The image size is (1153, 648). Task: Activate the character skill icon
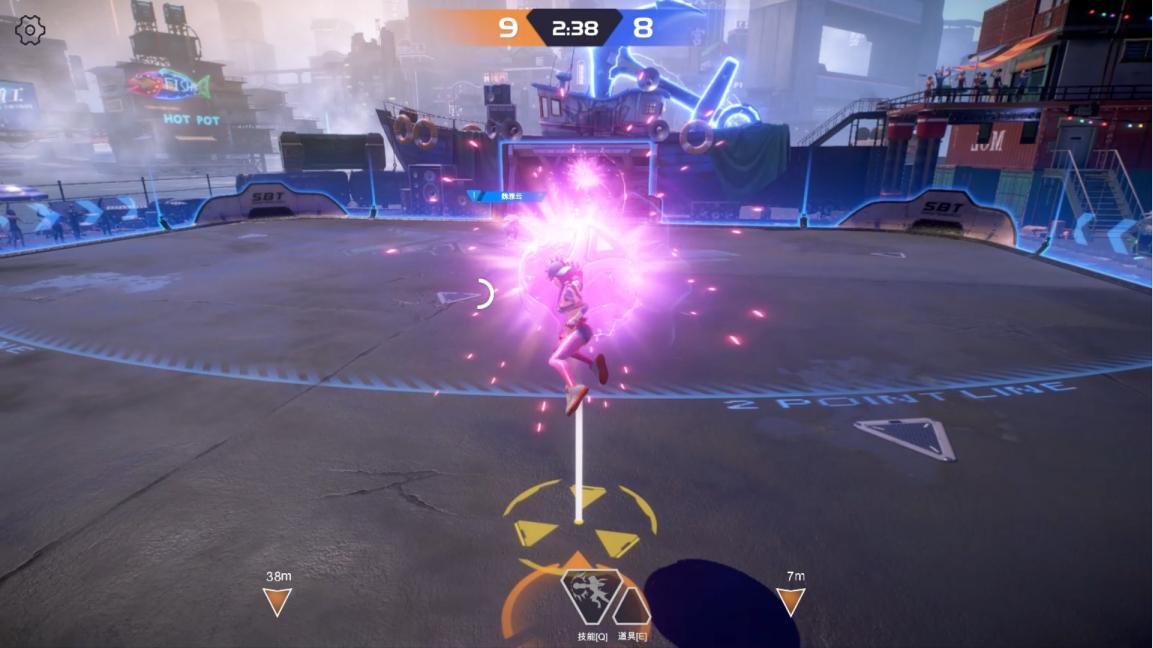[590, 596]
